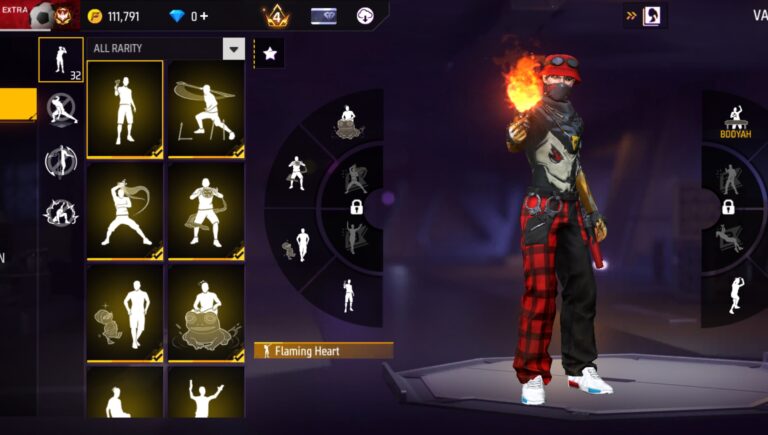Click the cloud download icon
This screenshot has width=768, height=435.
(365, 16)
